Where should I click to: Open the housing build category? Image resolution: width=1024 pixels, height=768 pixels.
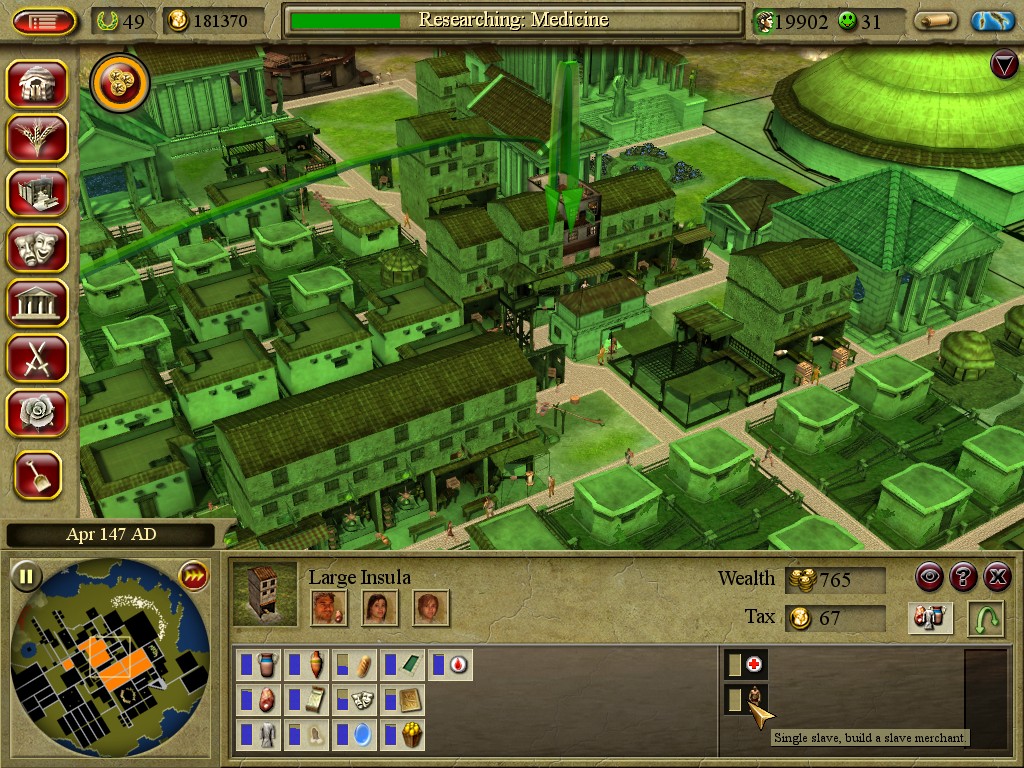(x=38, y=84)
